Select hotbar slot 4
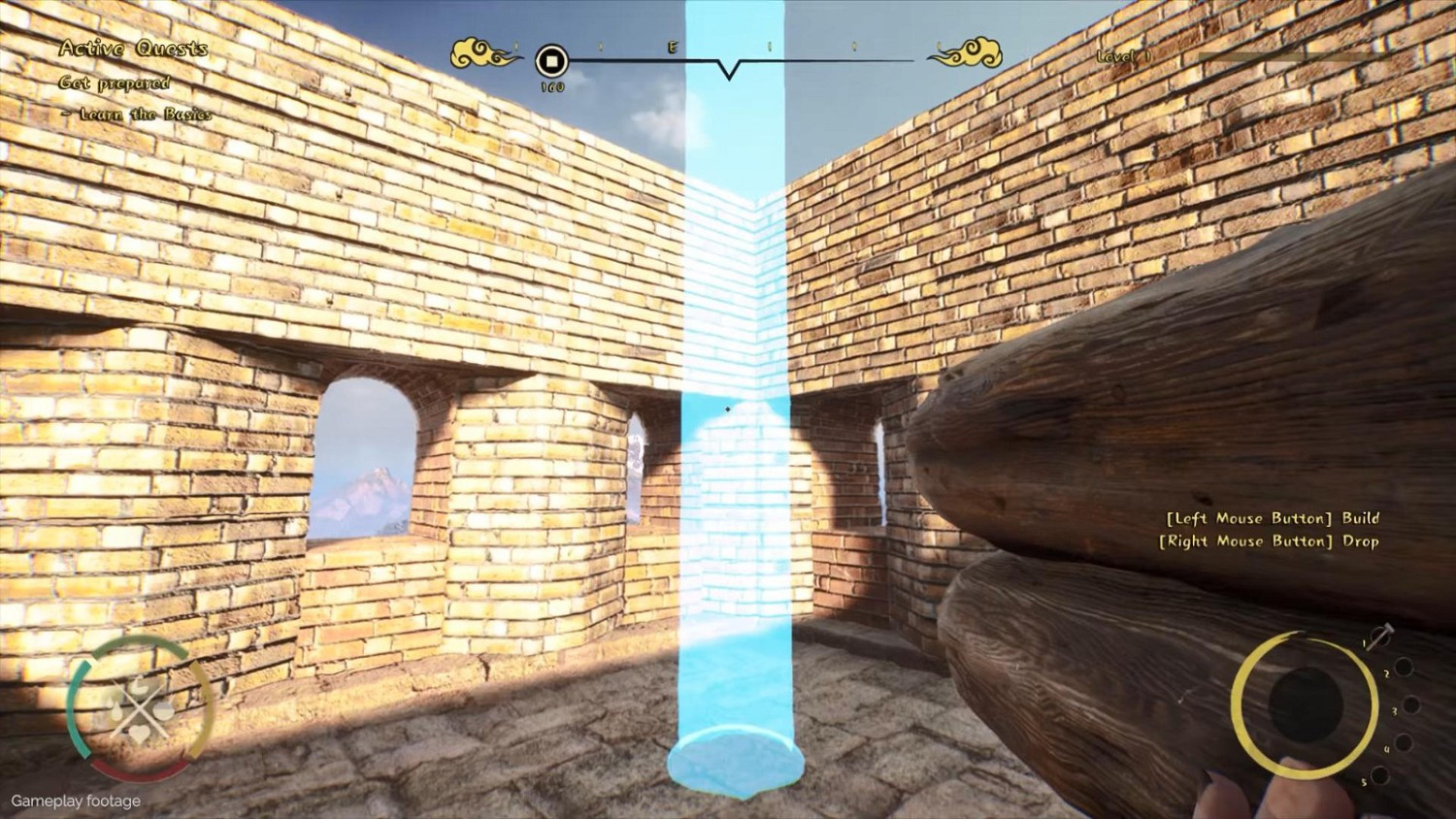Image resolution: width=1456 pixels, height=819 pixels. tap(1402, 742)
